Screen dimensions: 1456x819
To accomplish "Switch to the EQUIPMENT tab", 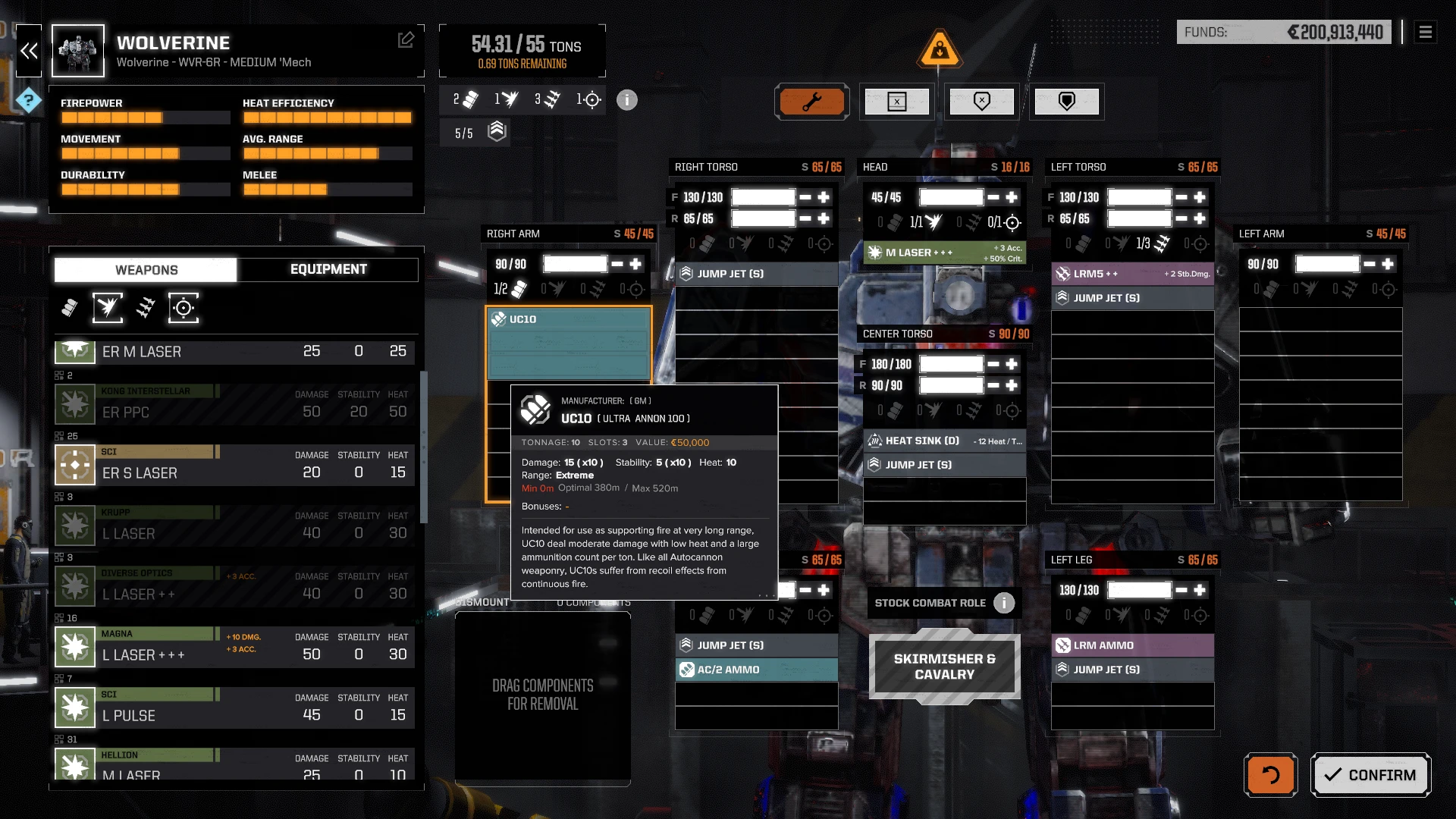I will tap(328, 269).
